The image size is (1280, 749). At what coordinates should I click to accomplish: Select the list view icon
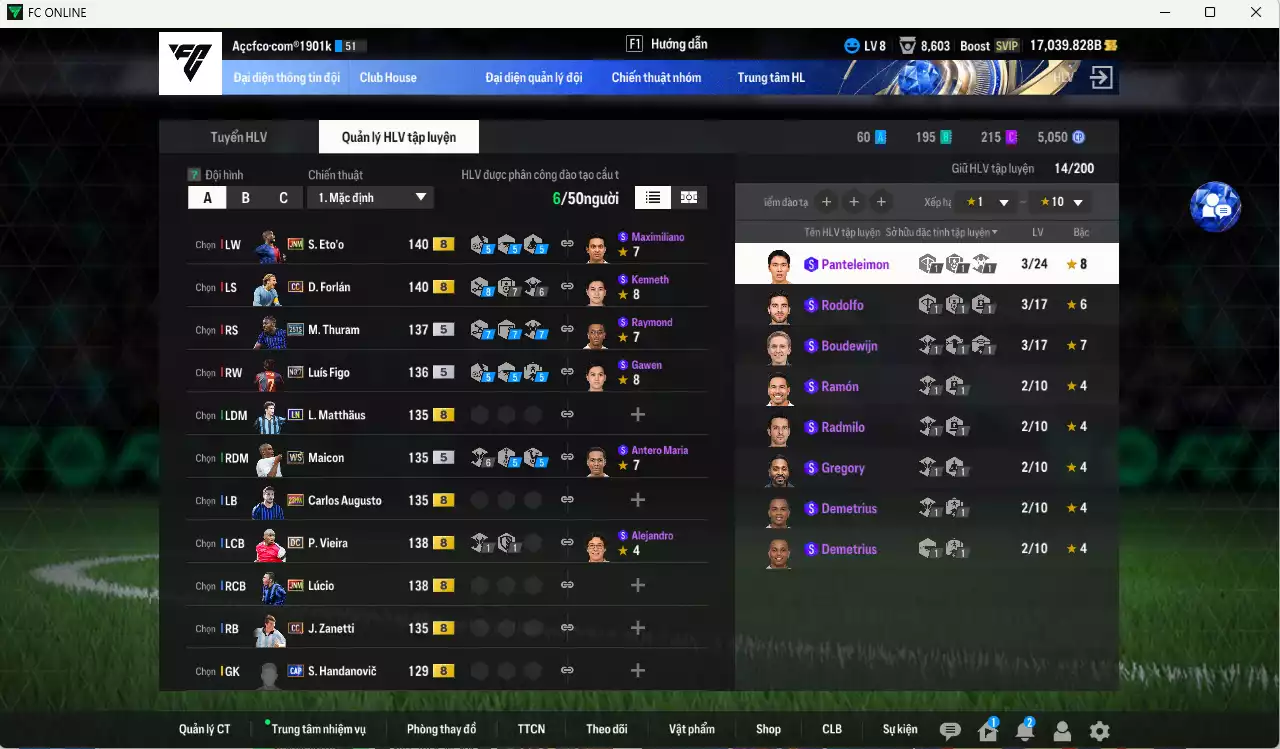tap(652, 197)
